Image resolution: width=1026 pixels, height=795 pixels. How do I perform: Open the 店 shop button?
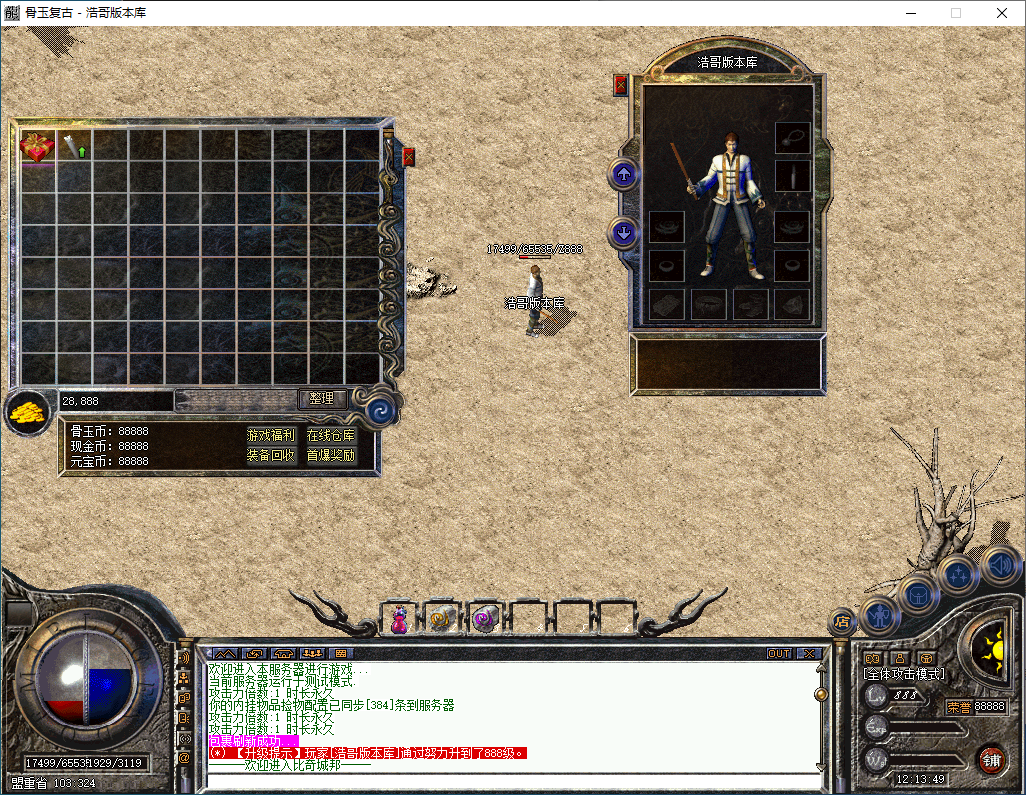(841, 621)
